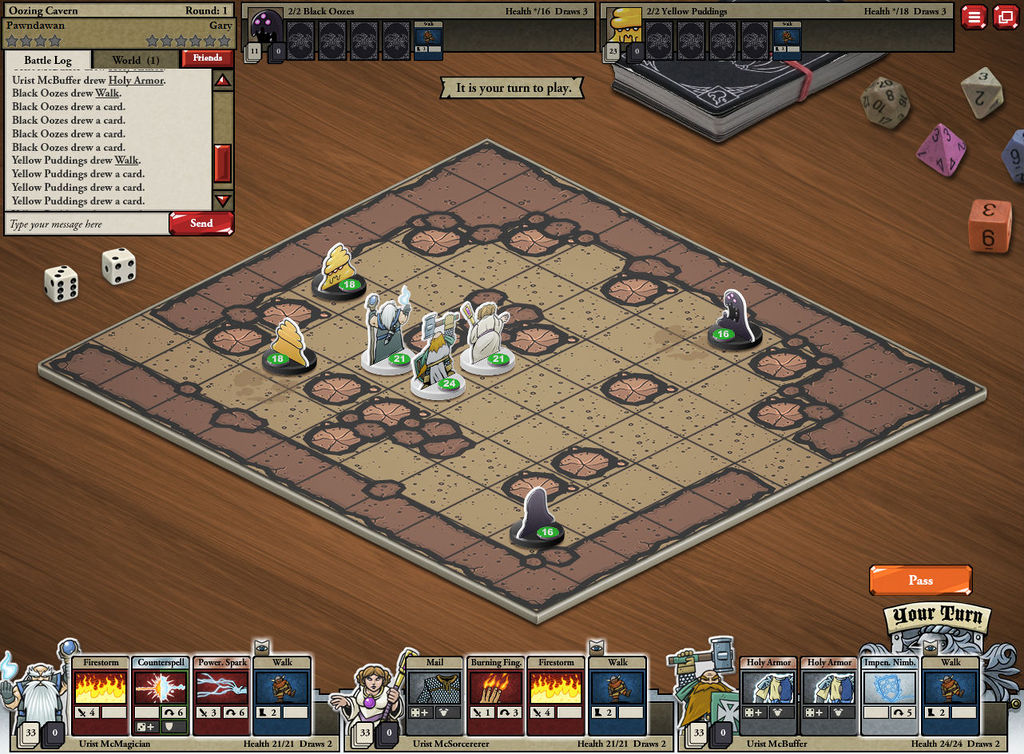Screen dimensions: 1024x754
Task: Select Urist McMagician's Firestorm card
Action: tap(100, 690)
